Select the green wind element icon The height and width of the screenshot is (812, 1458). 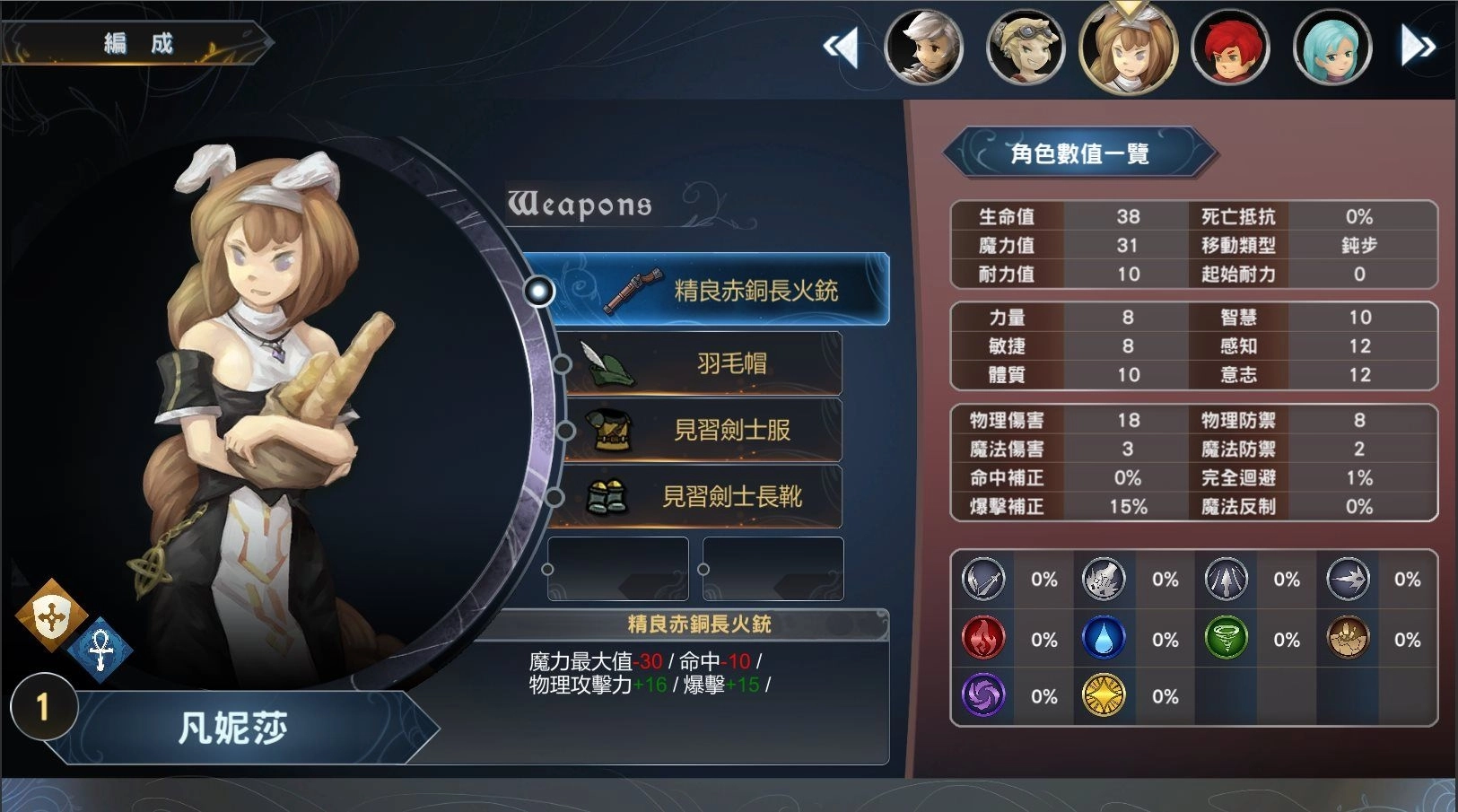point(1227,638)
